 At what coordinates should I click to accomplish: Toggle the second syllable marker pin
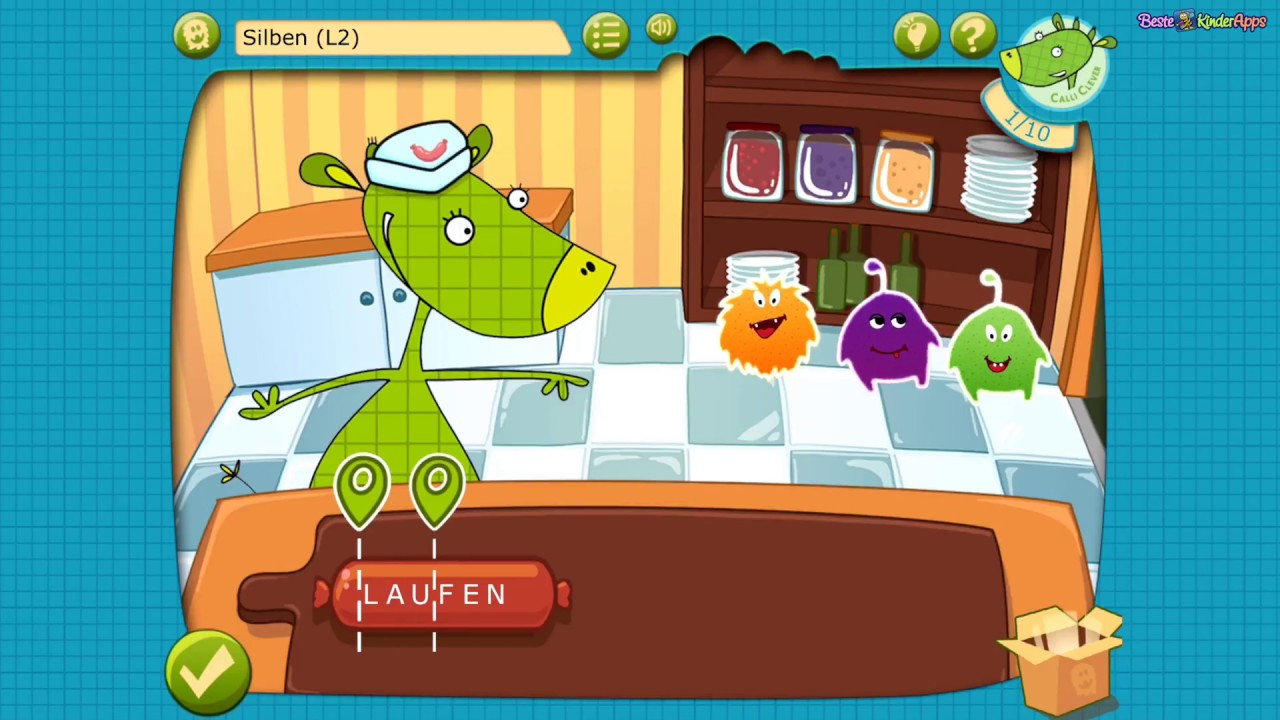click(x=436, y=487)
